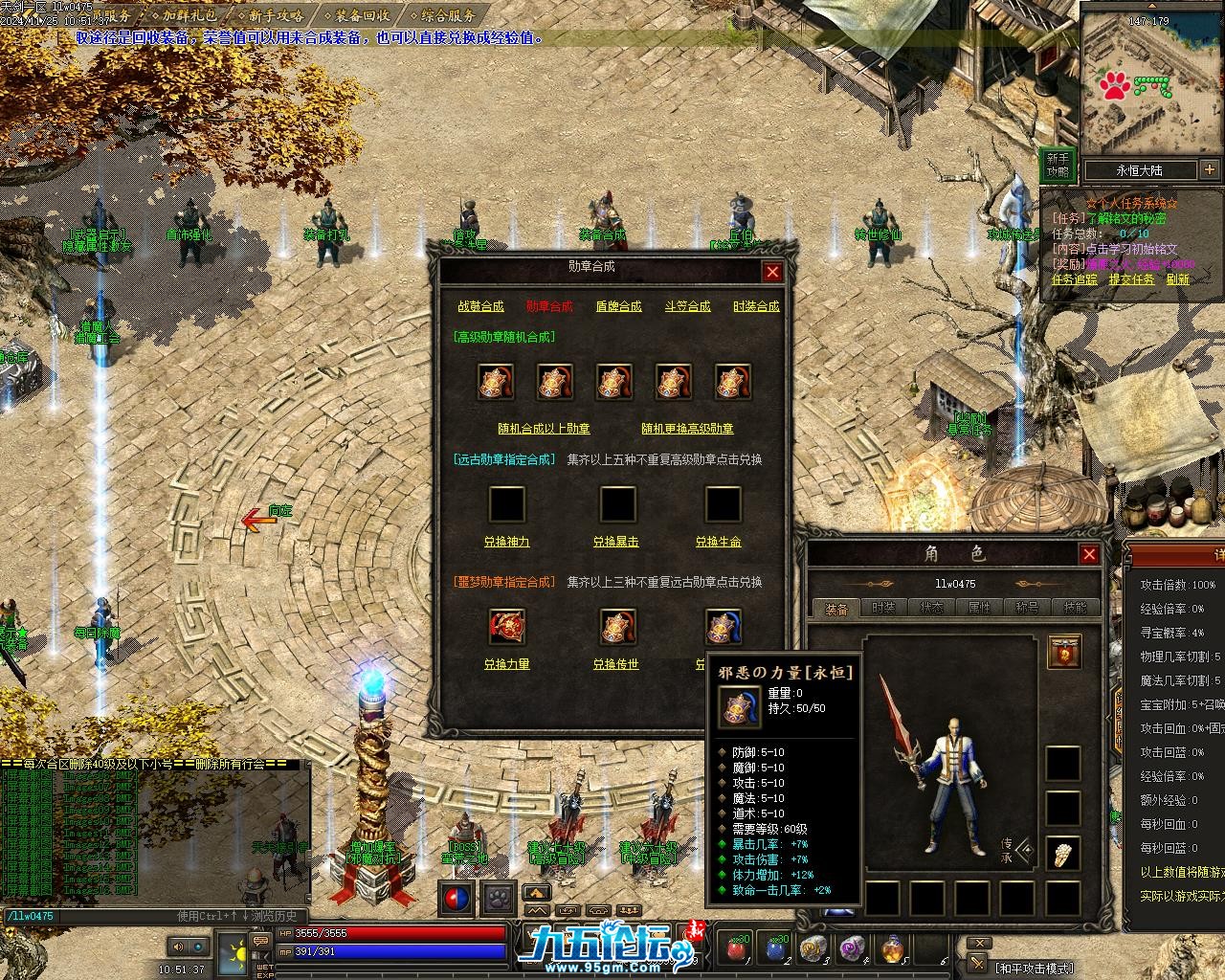
Task: Close the 角色 character panel
Action: (x=1089, y=554)
